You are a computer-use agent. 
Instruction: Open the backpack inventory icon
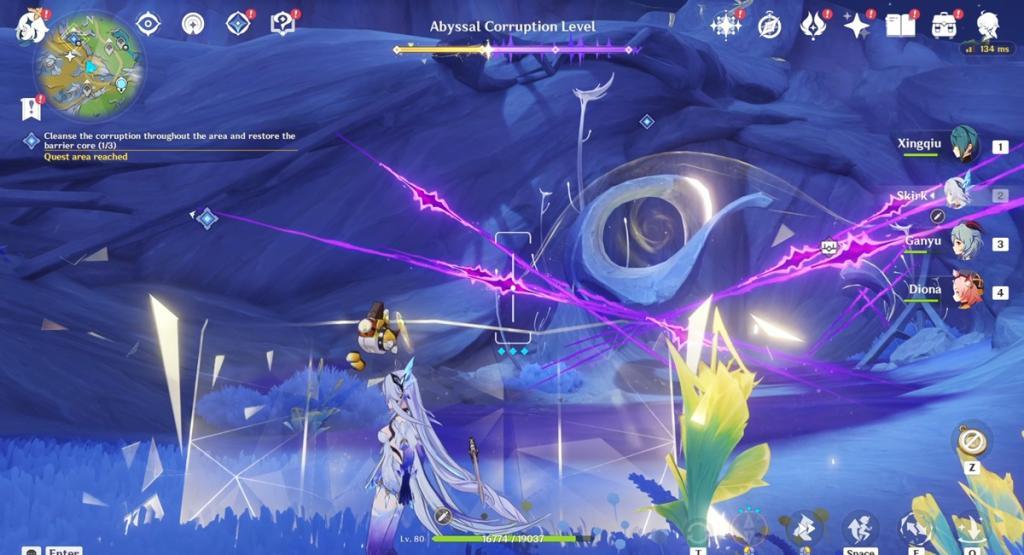tap(944, 25)
